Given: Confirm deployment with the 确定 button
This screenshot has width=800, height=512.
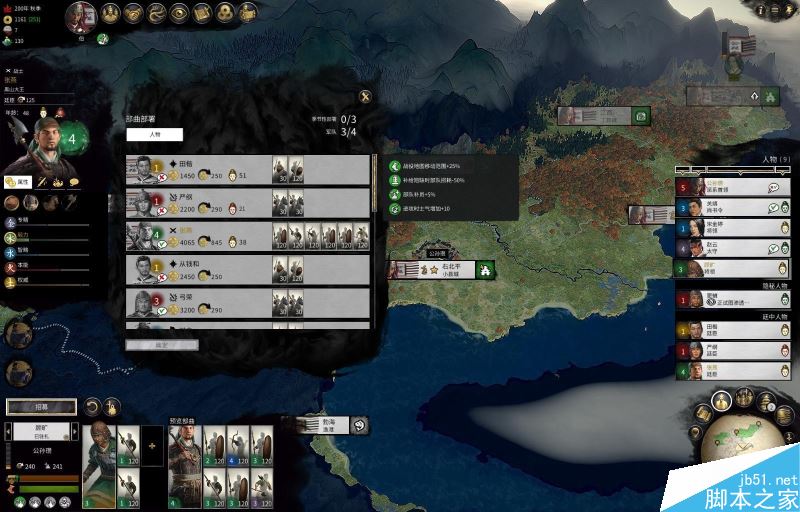Looking at the screenshot, I should tap(161, 345).
